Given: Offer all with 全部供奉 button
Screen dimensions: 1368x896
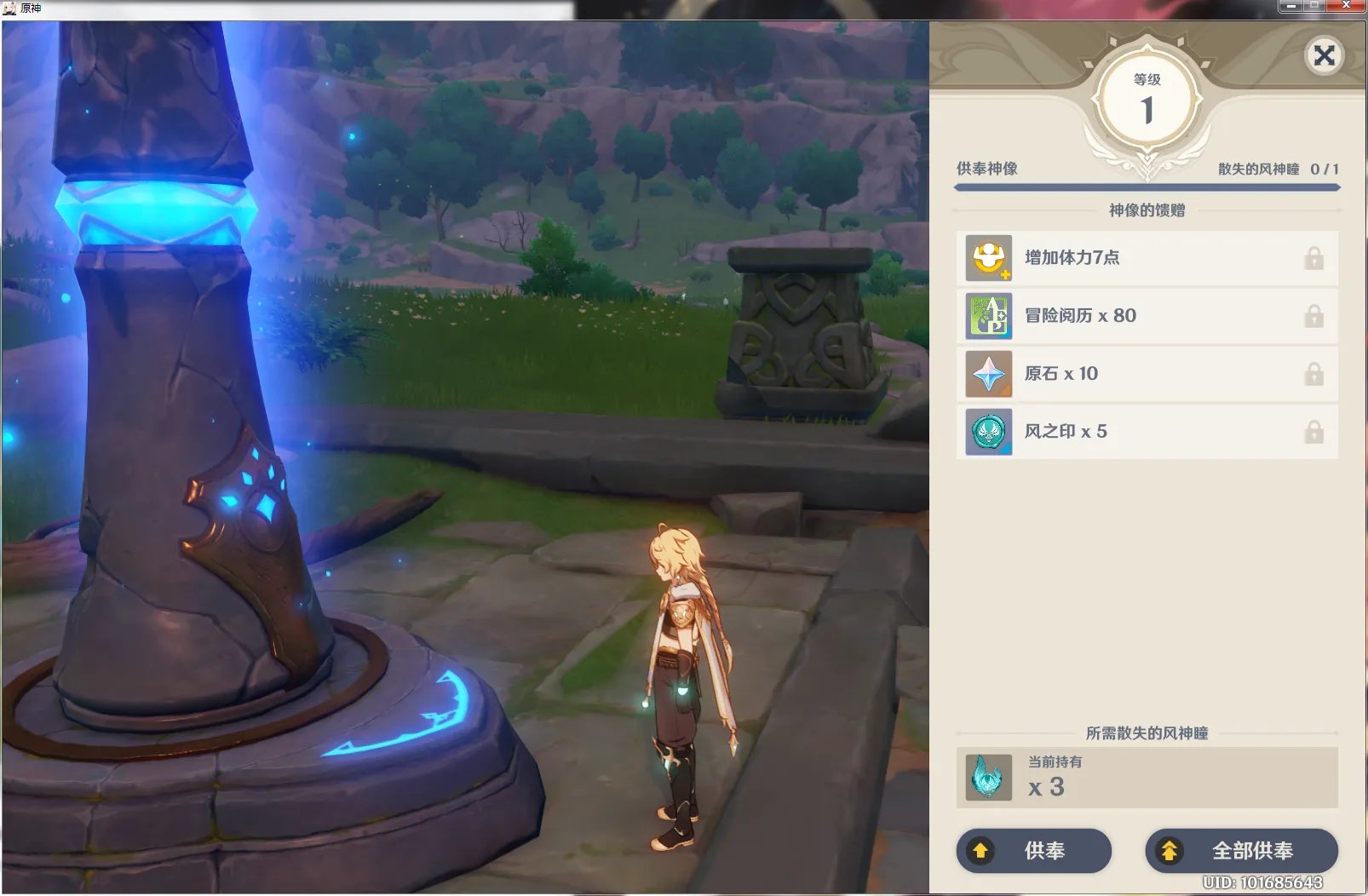Looking at the screenshot, I should (1241, 850).
